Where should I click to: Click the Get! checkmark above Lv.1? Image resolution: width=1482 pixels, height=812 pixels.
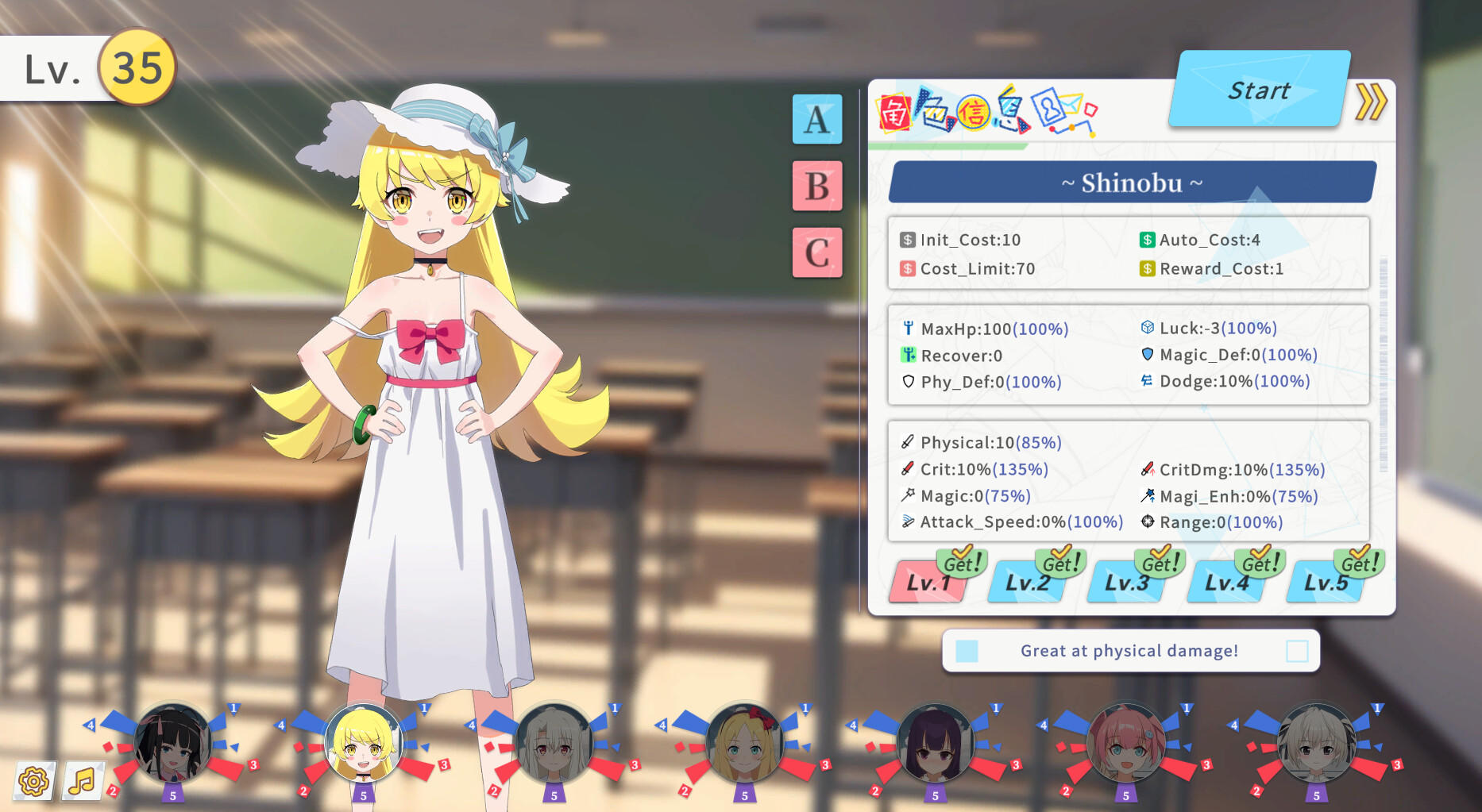point(962,561)
